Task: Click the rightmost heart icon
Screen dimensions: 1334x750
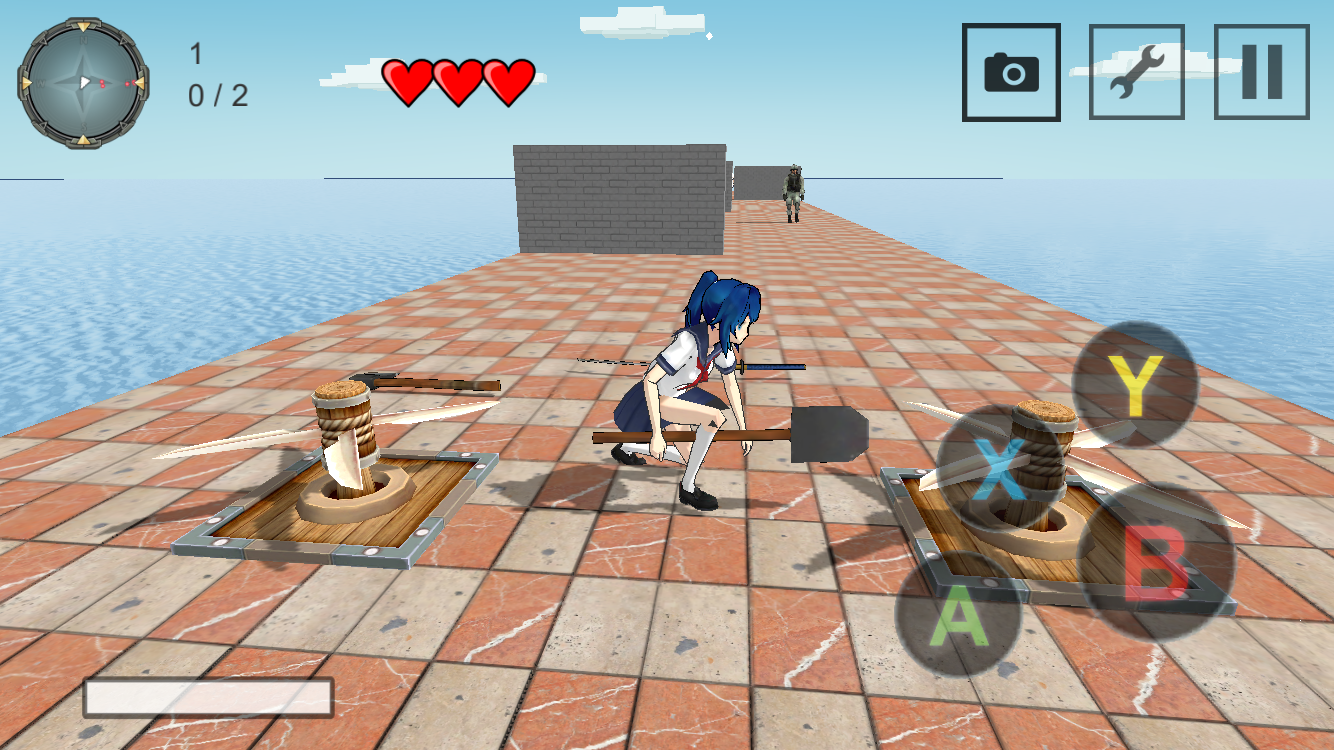Action: (510, 78)
